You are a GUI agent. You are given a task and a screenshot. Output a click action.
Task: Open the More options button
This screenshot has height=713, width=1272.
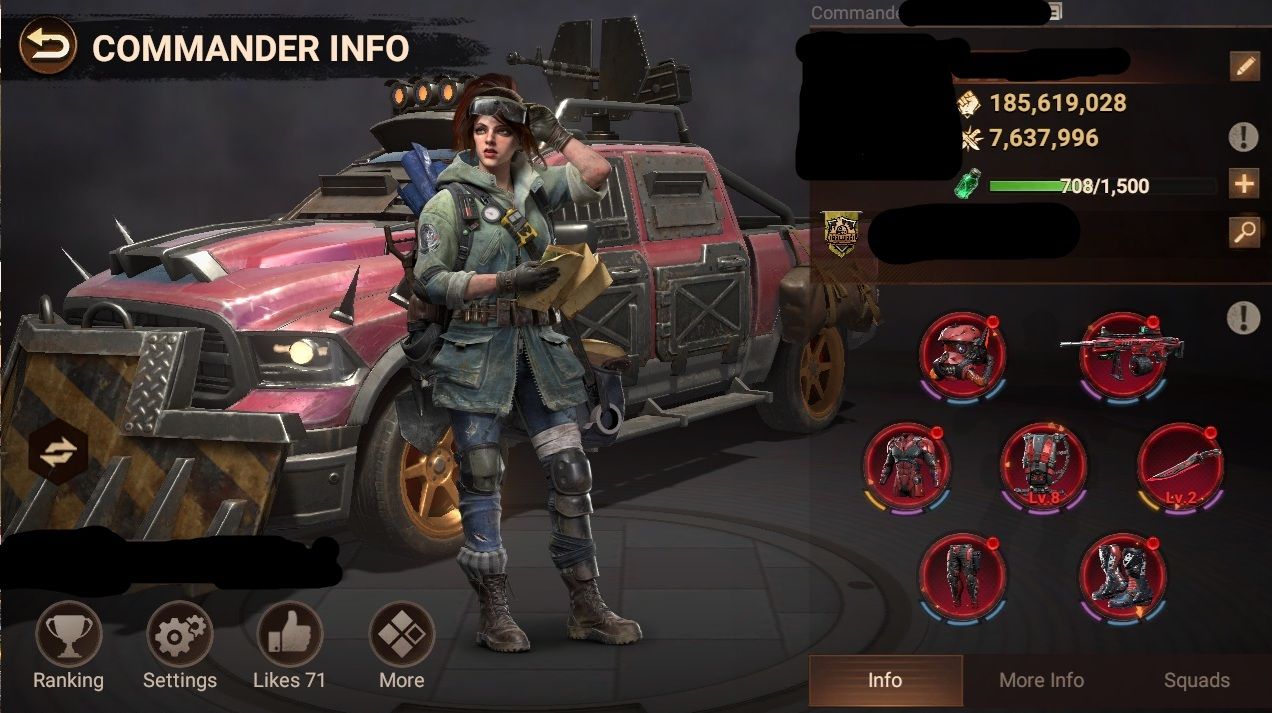pos(402,635)
